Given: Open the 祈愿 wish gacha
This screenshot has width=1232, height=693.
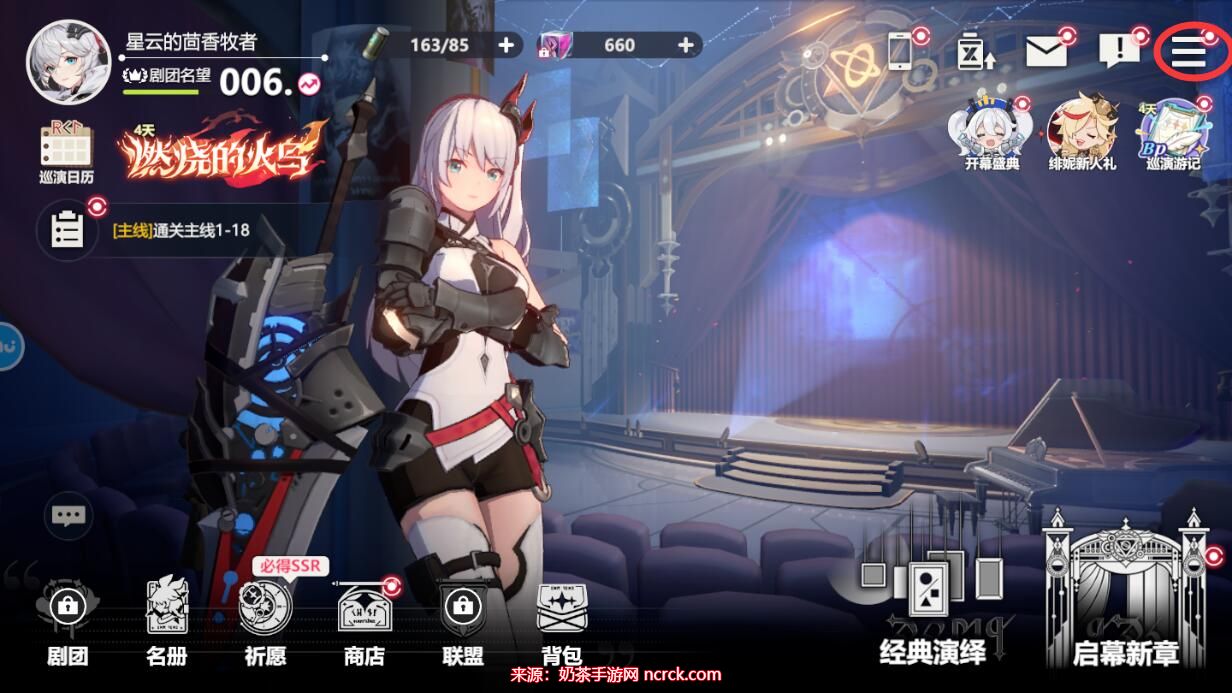Looking at the screenshot, I should pyautogui.click(x=265, y=620).
